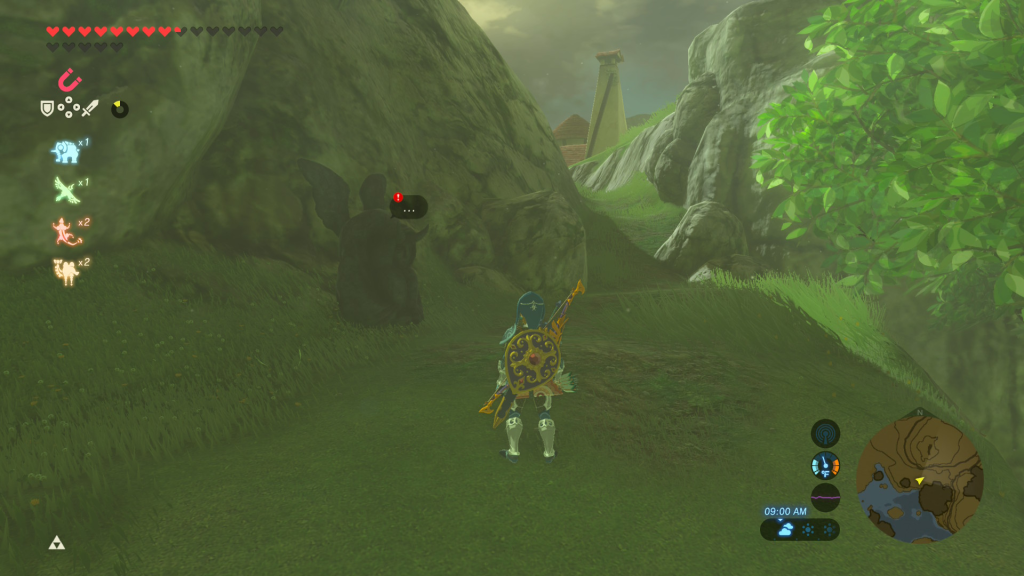
Task: Open the sword weapon quick-select icon
Action: click(x=90, y=108)
